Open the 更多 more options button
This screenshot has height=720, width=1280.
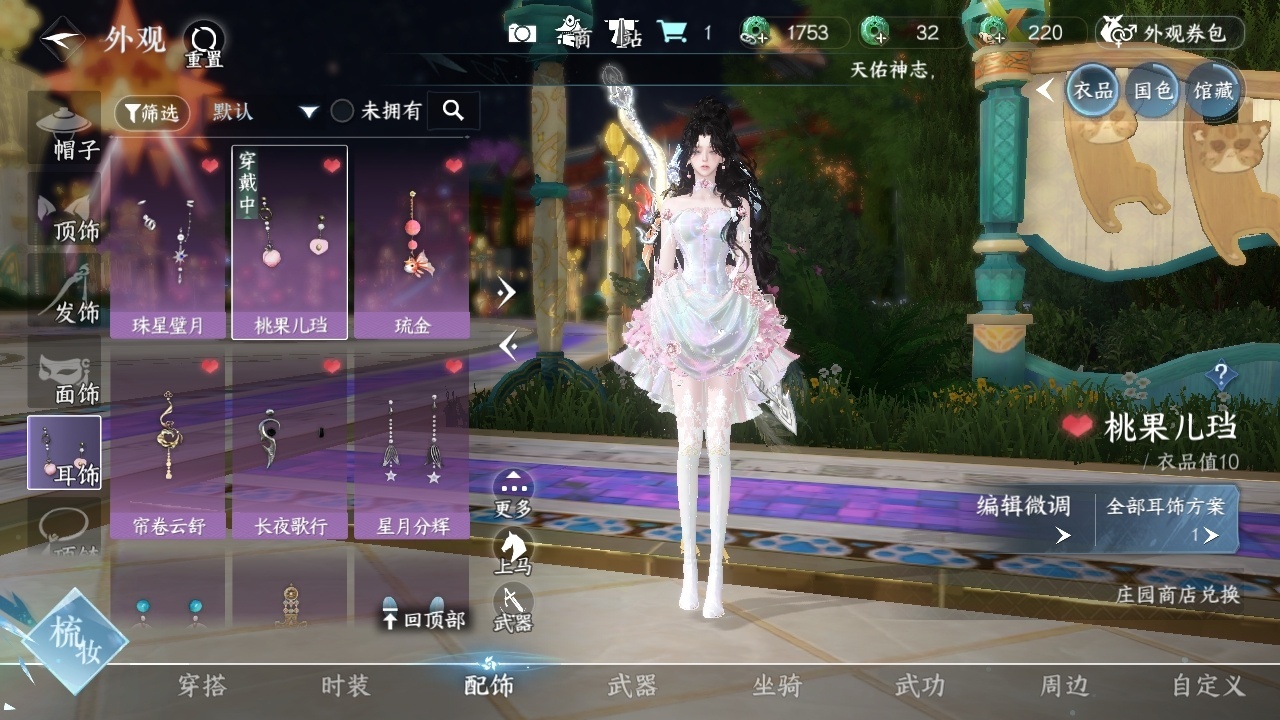click(513, 491)
